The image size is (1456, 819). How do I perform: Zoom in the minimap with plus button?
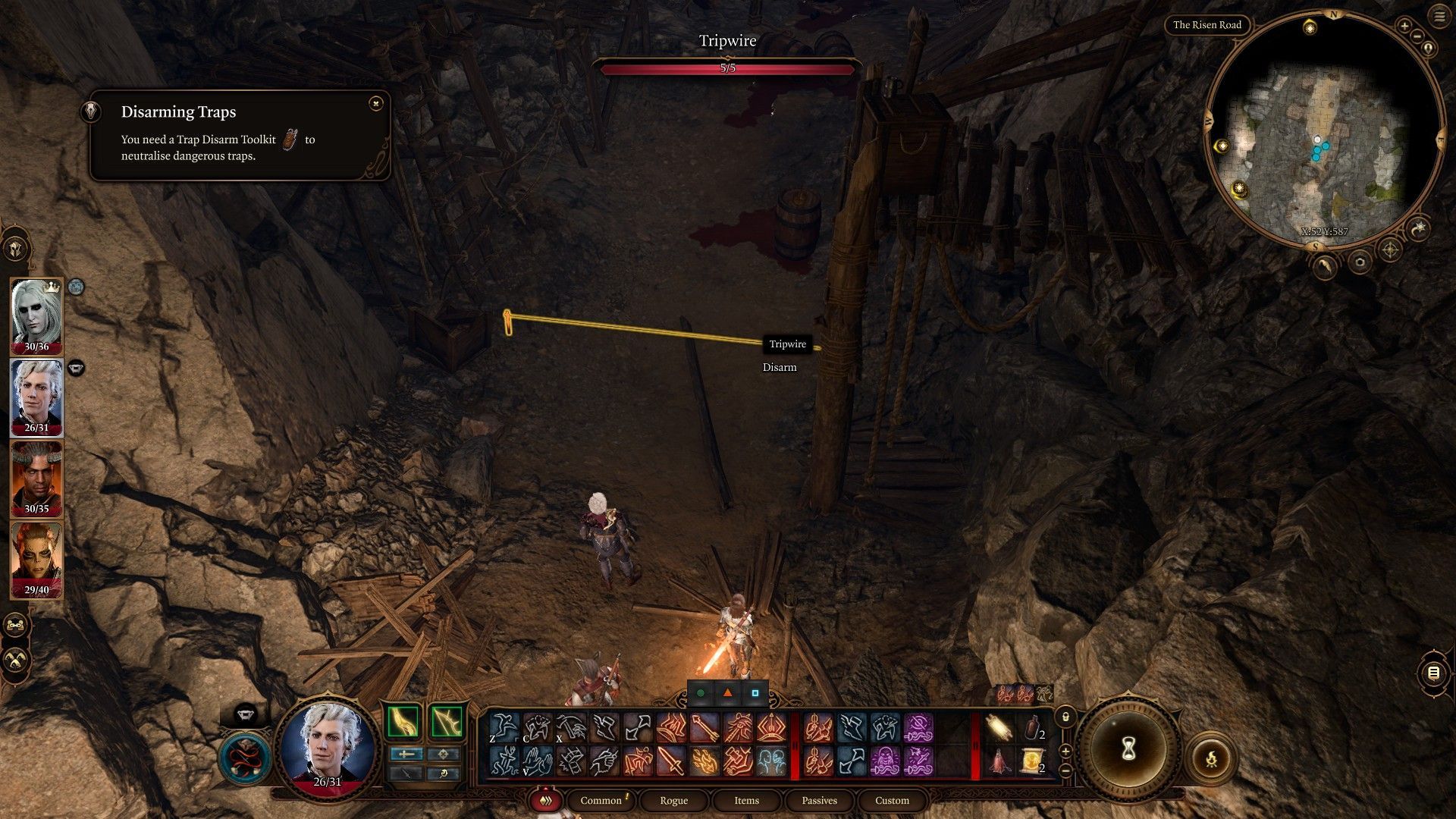point(1404,27)
